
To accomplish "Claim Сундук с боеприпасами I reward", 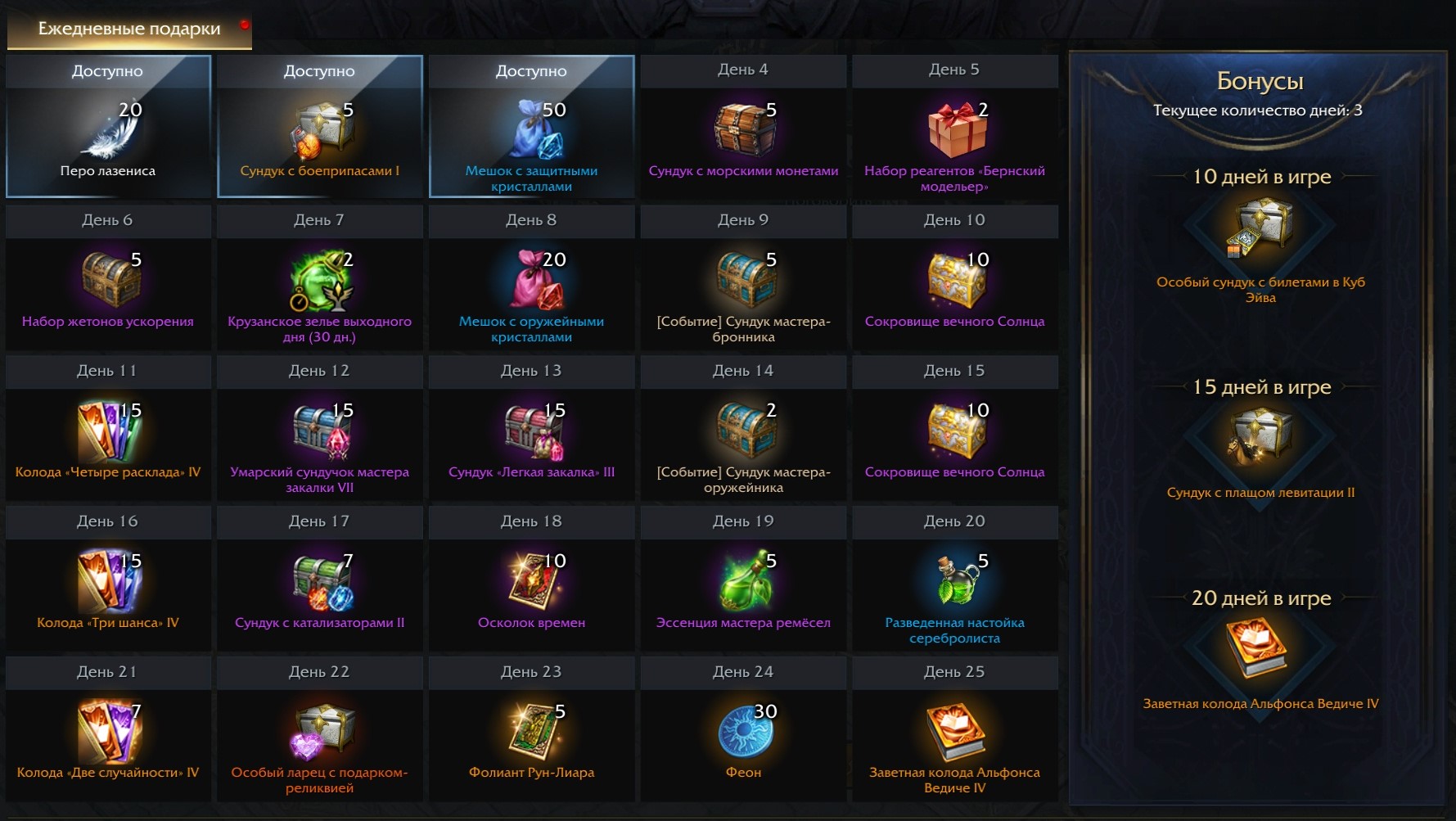I will point(320,133).
